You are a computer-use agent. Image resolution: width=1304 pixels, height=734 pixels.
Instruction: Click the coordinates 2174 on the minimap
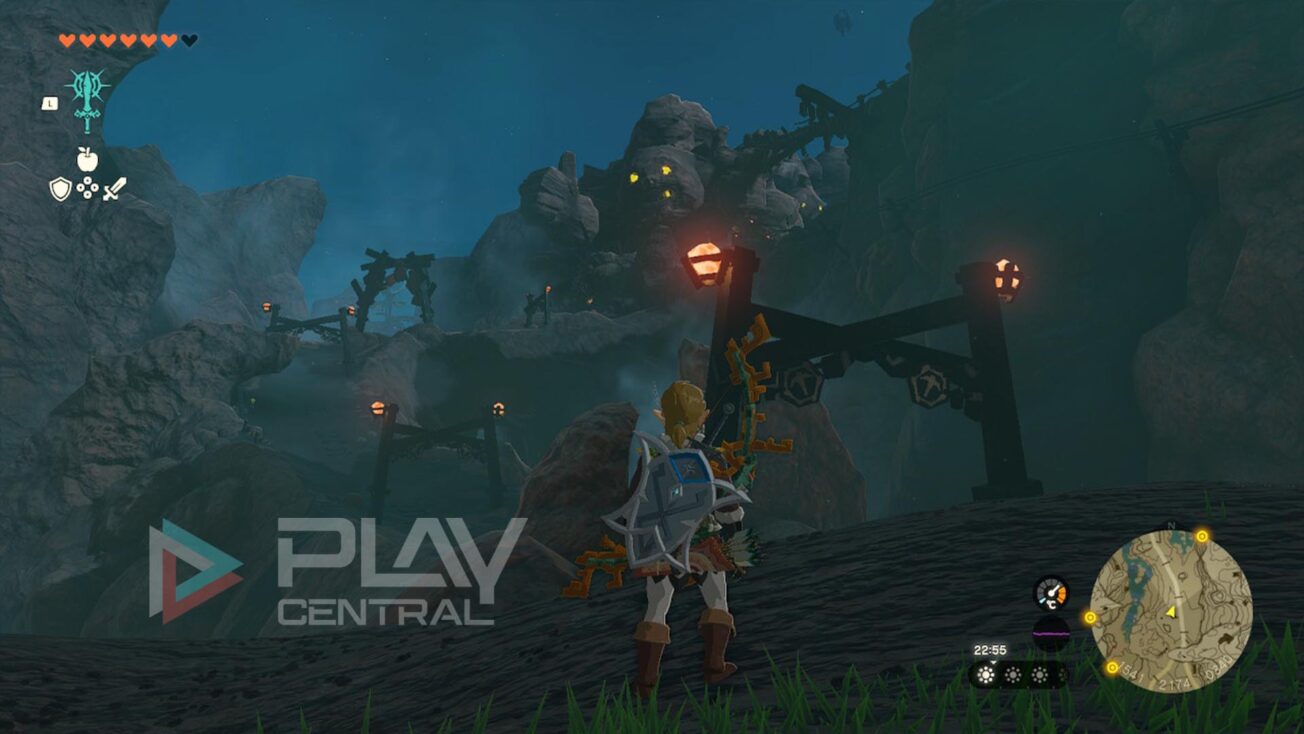pyautogui.click(x=1174, y=682)
